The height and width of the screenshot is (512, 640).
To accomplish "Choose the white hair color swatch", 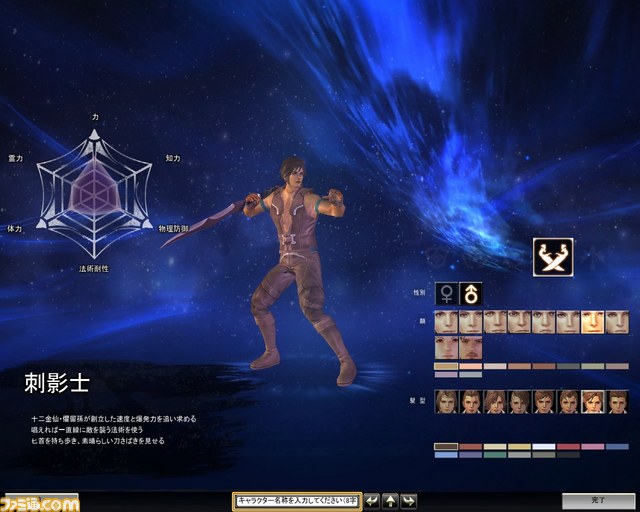I will click(x=544, y=446).
